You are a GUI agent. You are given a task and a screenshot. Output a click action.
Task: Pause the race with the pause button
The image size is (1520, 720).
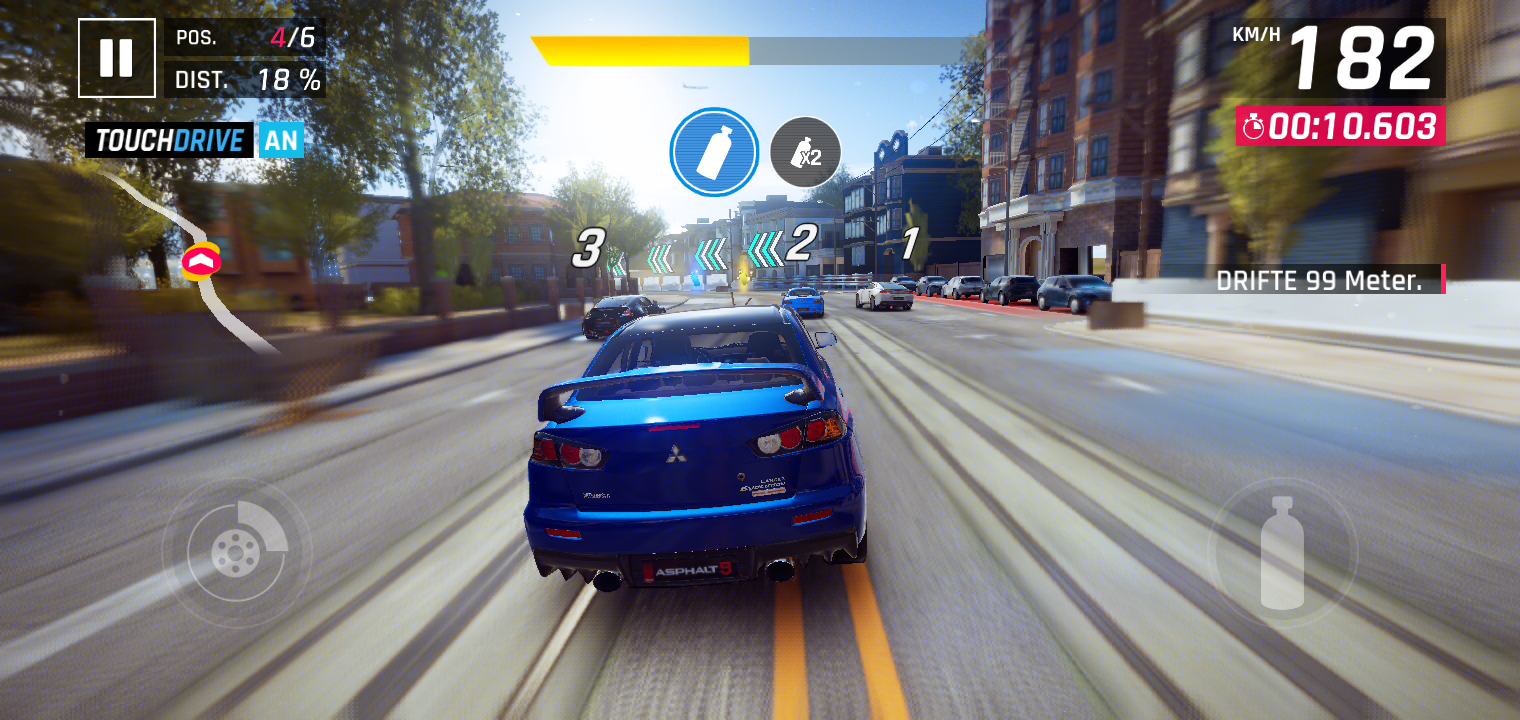(117, 58)
